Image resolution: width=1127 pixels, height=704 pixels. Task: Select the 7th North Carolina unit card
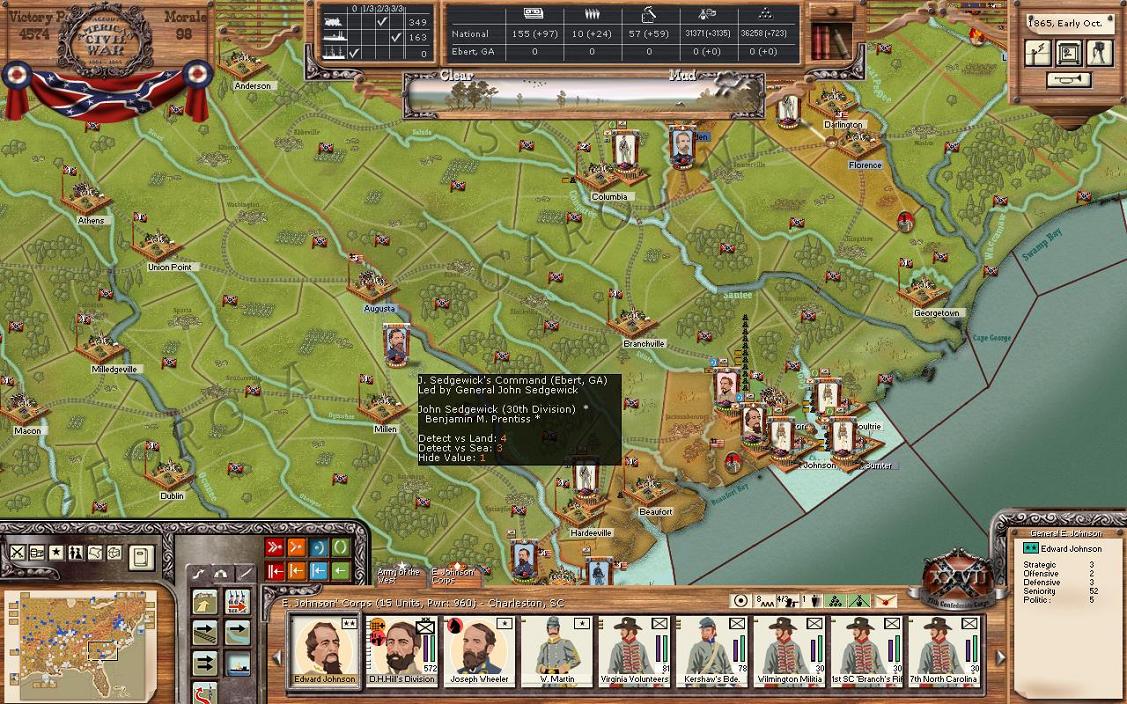pyautogui.click(x=943, y=650)
